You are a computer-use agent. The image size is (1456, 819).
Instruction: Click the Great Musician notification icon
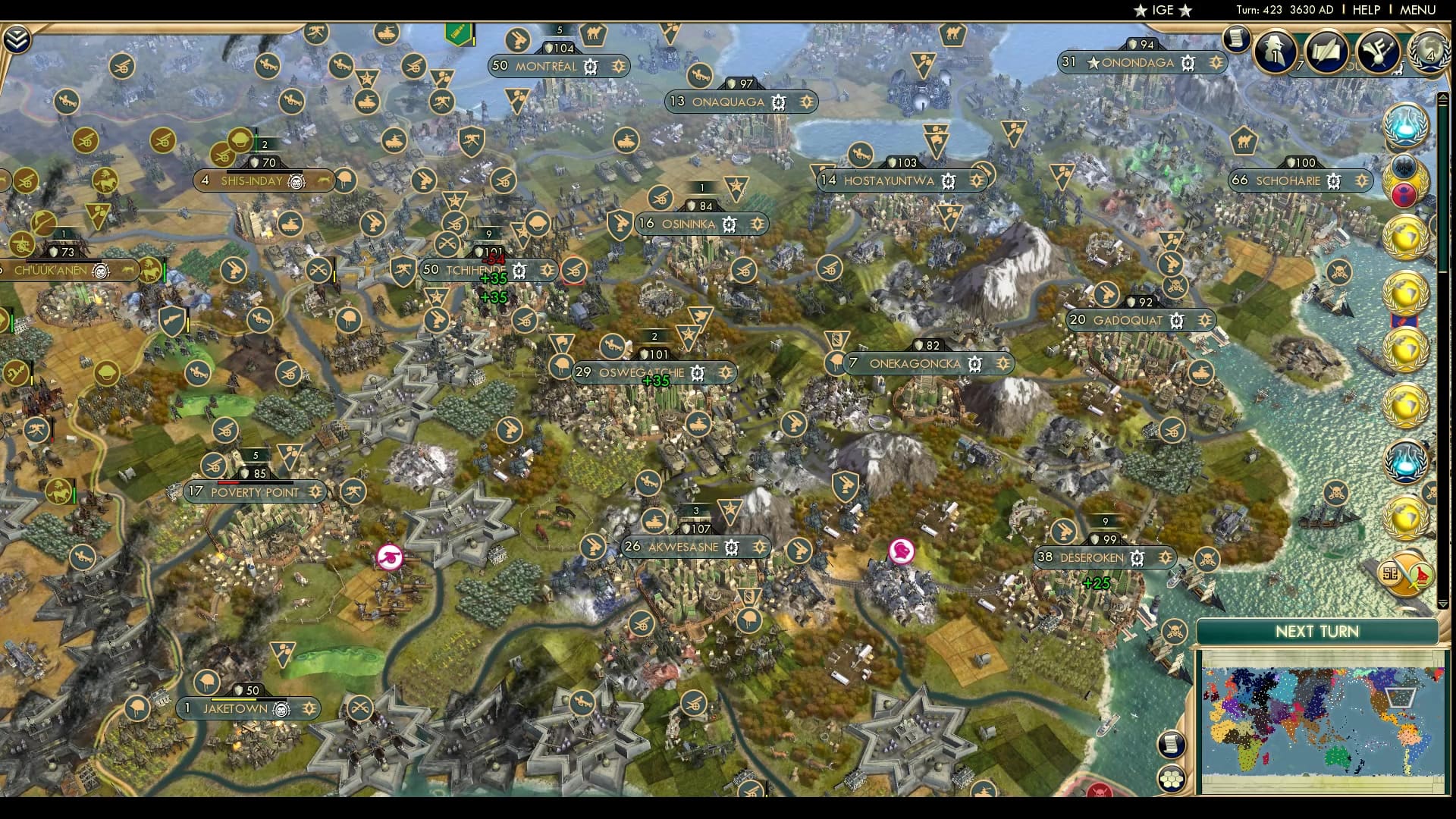[x=1378, y=52]
